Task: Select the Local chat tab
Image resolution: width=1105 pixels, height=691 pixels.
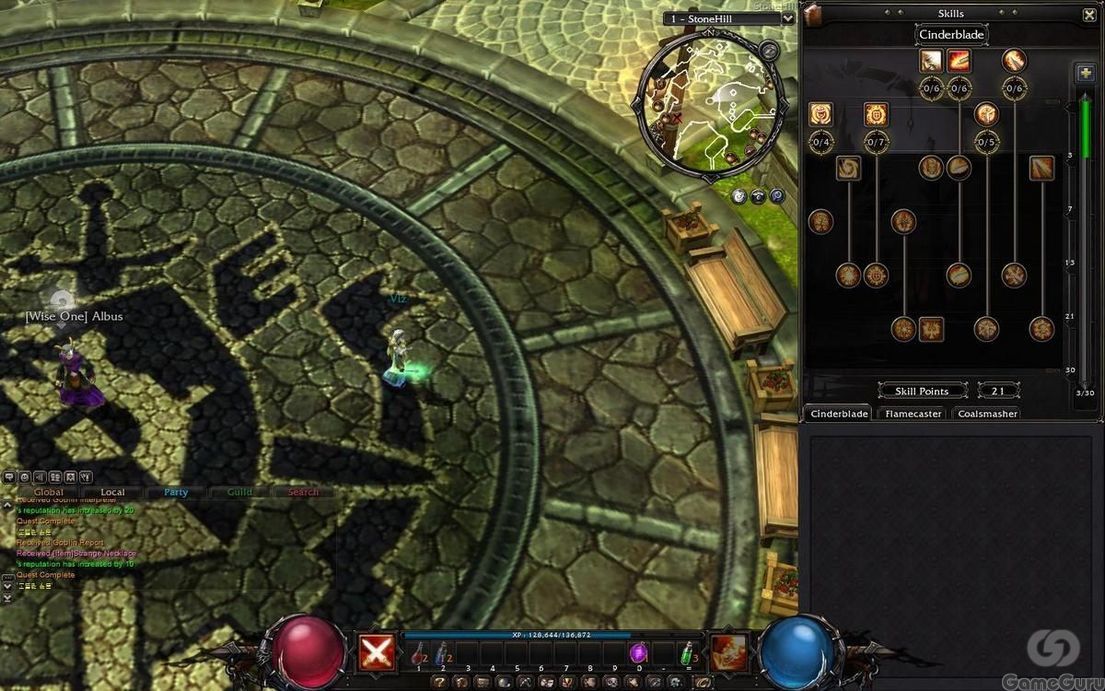Action: point(113,492)
